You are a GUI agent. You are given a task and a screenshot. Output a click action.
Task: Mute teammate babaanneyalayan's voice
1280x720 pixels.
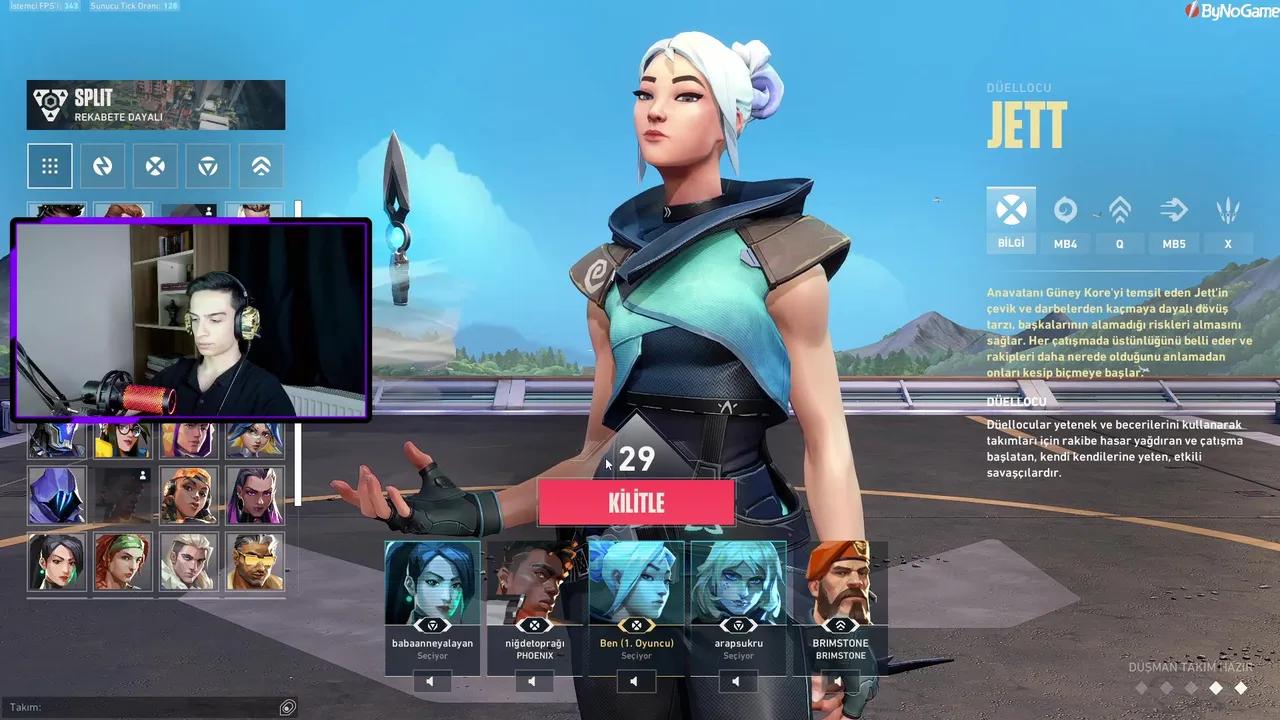[x=431, y=681]
